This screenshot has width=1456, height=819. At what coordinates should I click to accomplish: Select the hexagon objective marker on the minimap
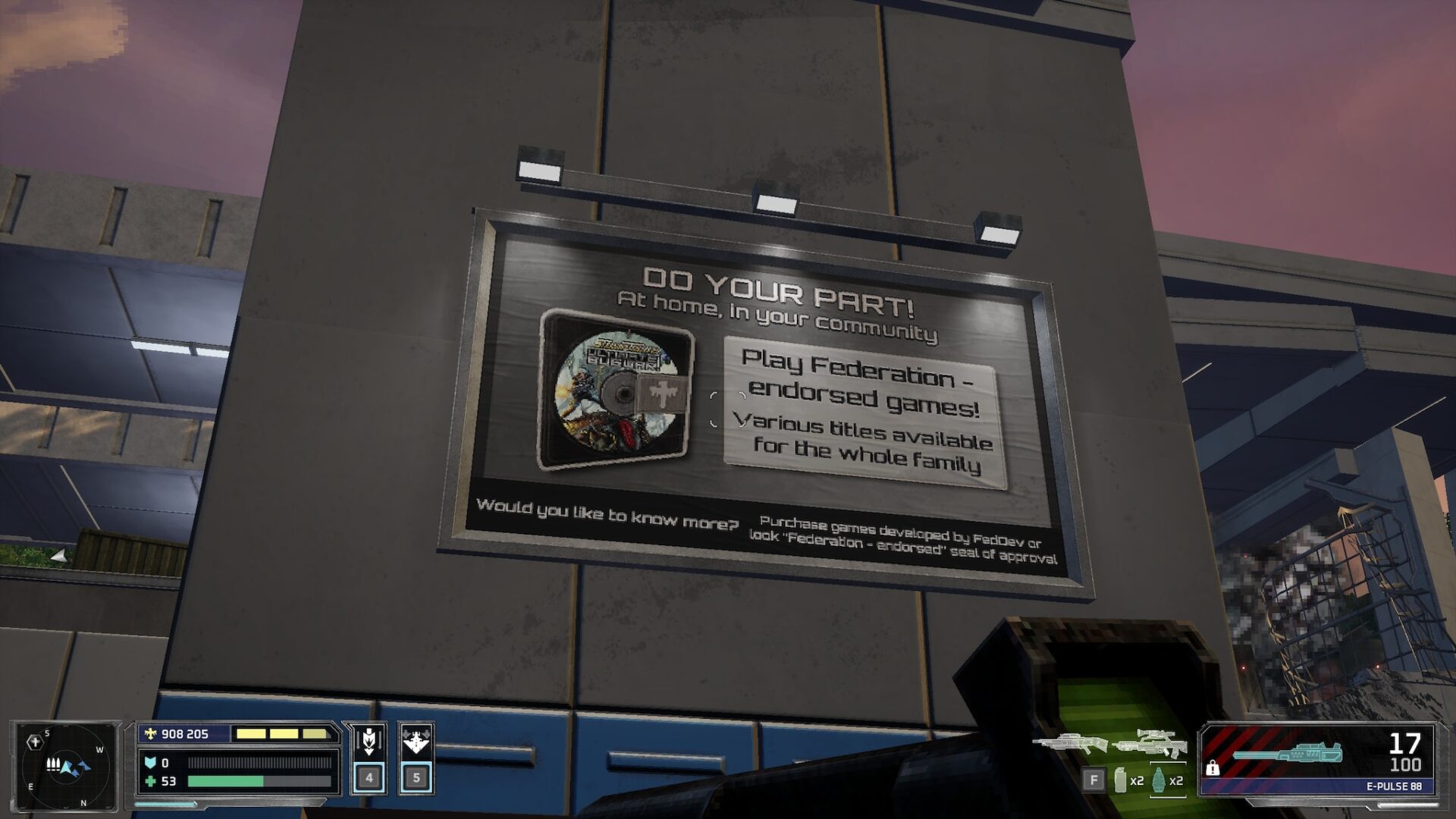tap(35, 742)
